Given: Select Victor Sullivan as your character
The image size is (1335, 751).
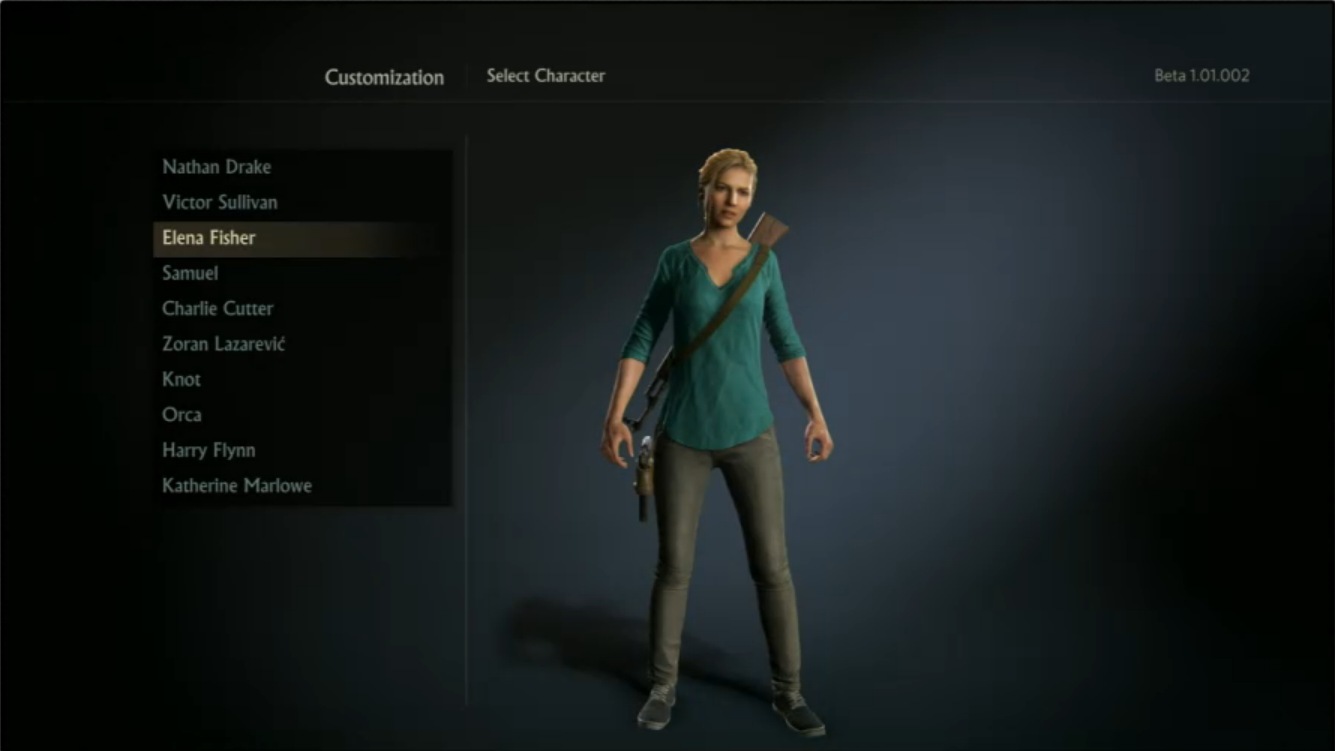Looking at the screenshot, I should click(x=222, y=202).
